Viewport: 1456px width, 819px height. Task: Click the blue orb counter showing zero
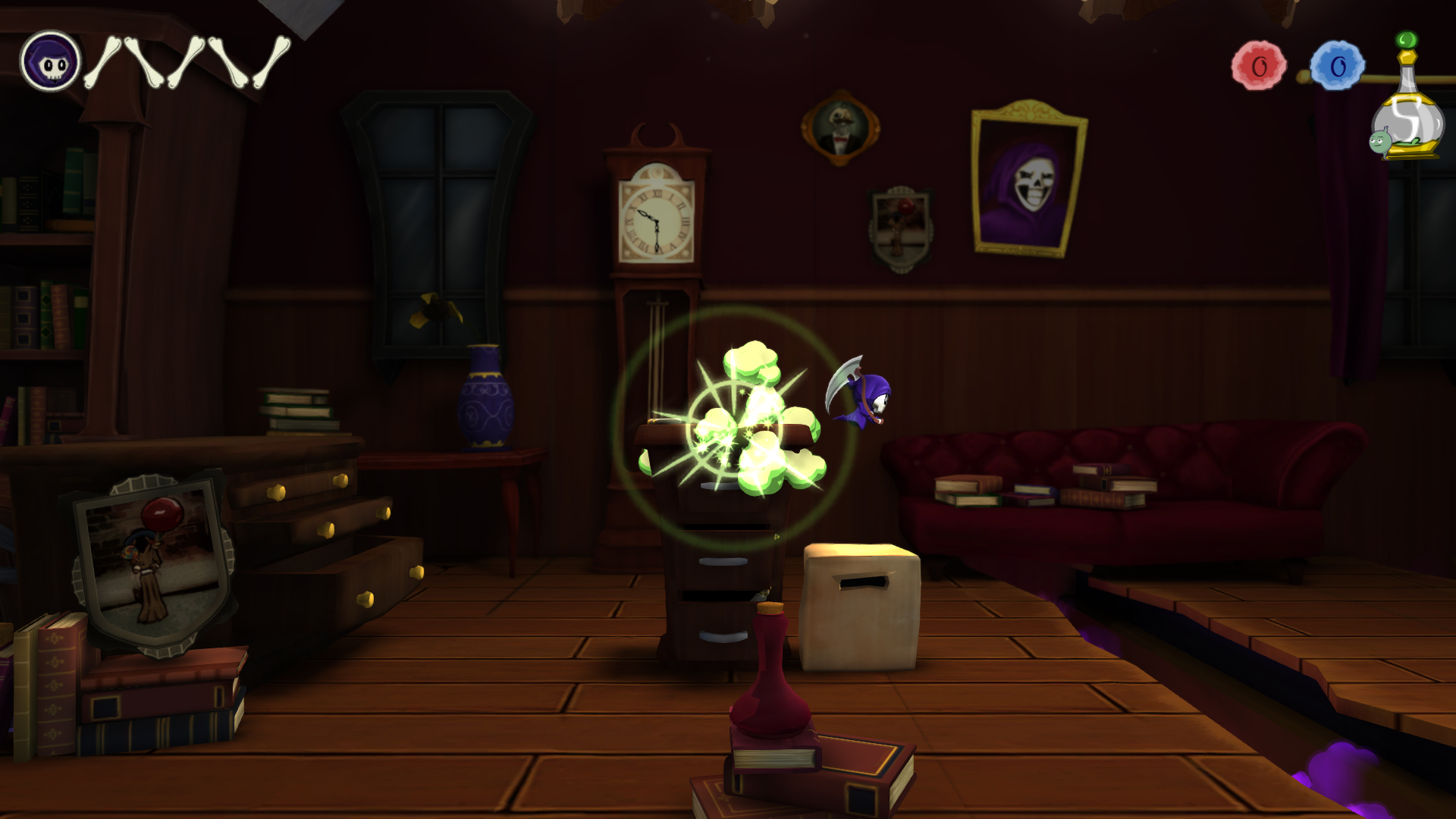[1336, 64]
